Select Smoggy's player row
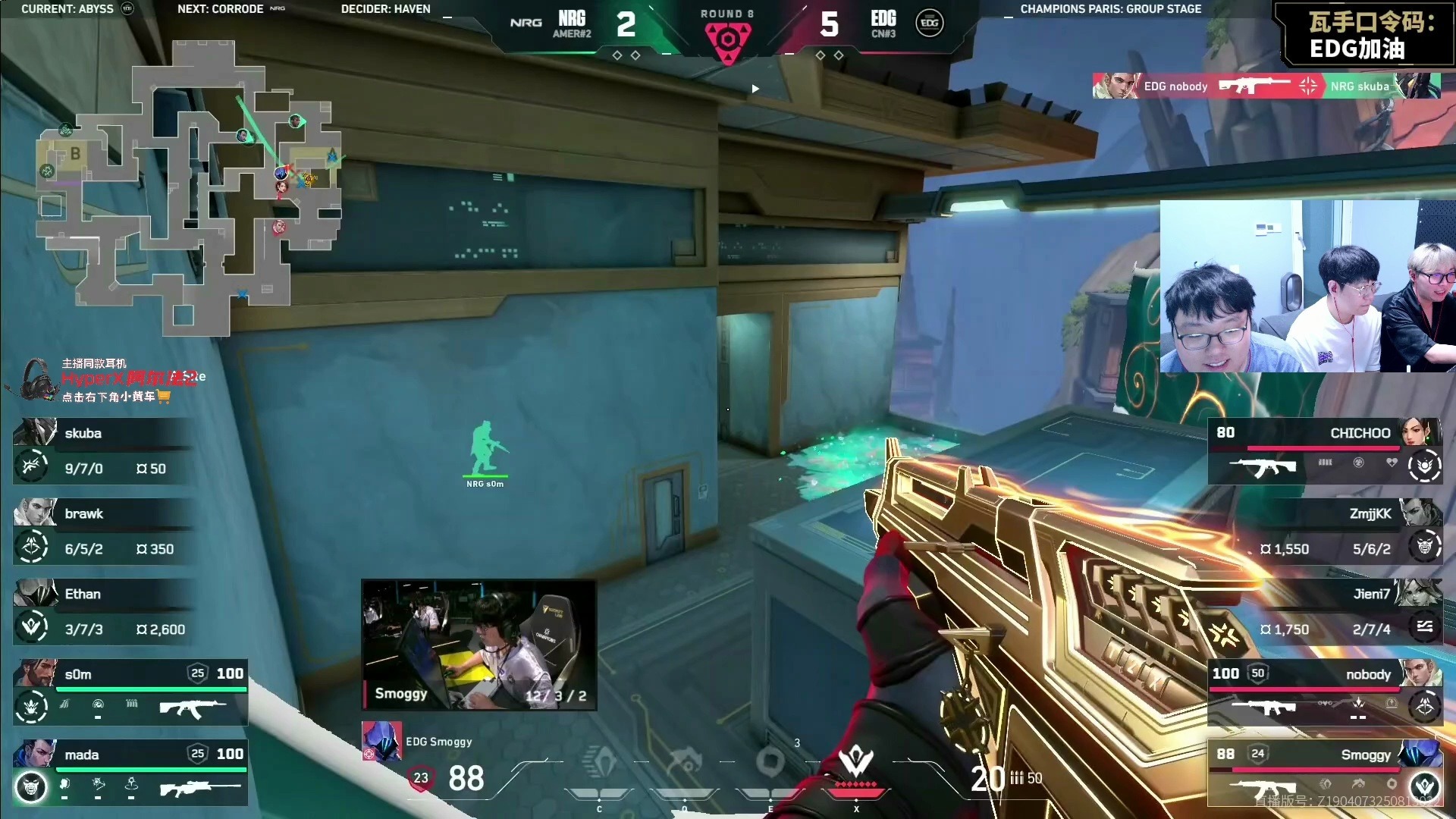Screen dimensions: 1456x819 [1325, 773]
